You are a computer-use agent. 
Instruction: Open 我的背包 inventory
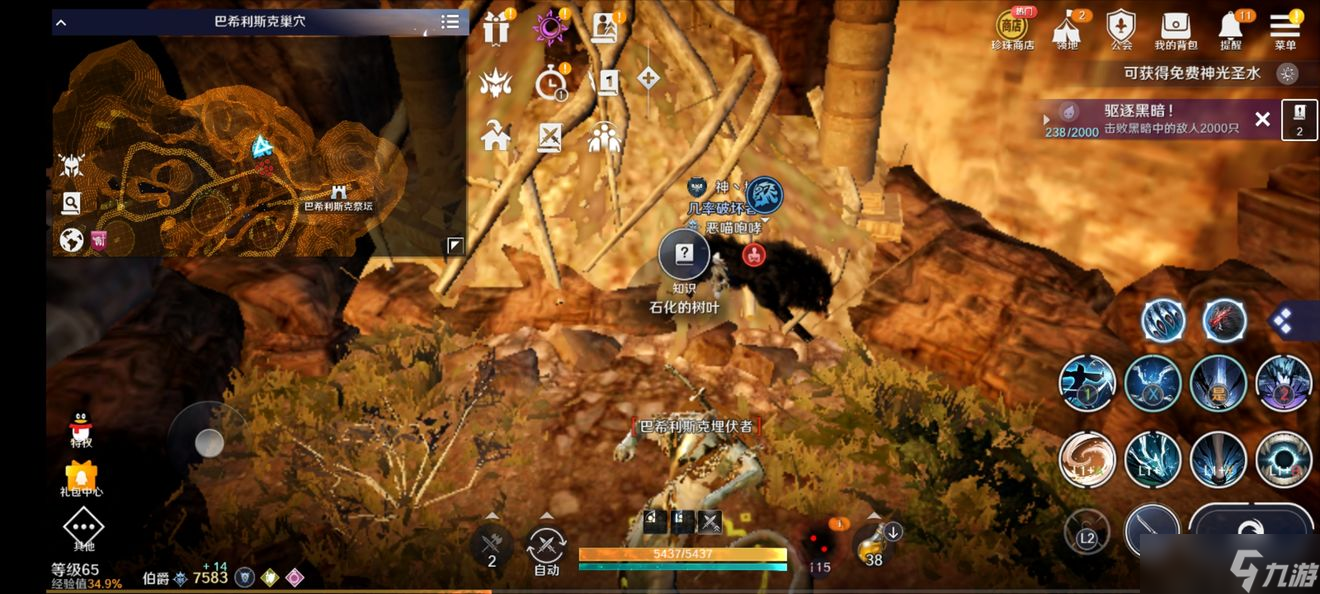click(1176, 27)
